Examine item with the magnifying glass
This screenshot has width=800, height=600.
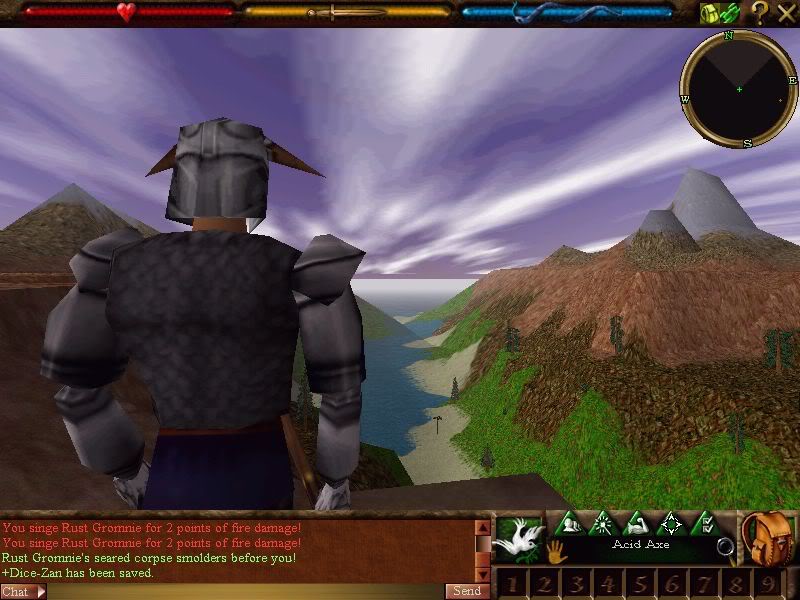pos(725,547)
